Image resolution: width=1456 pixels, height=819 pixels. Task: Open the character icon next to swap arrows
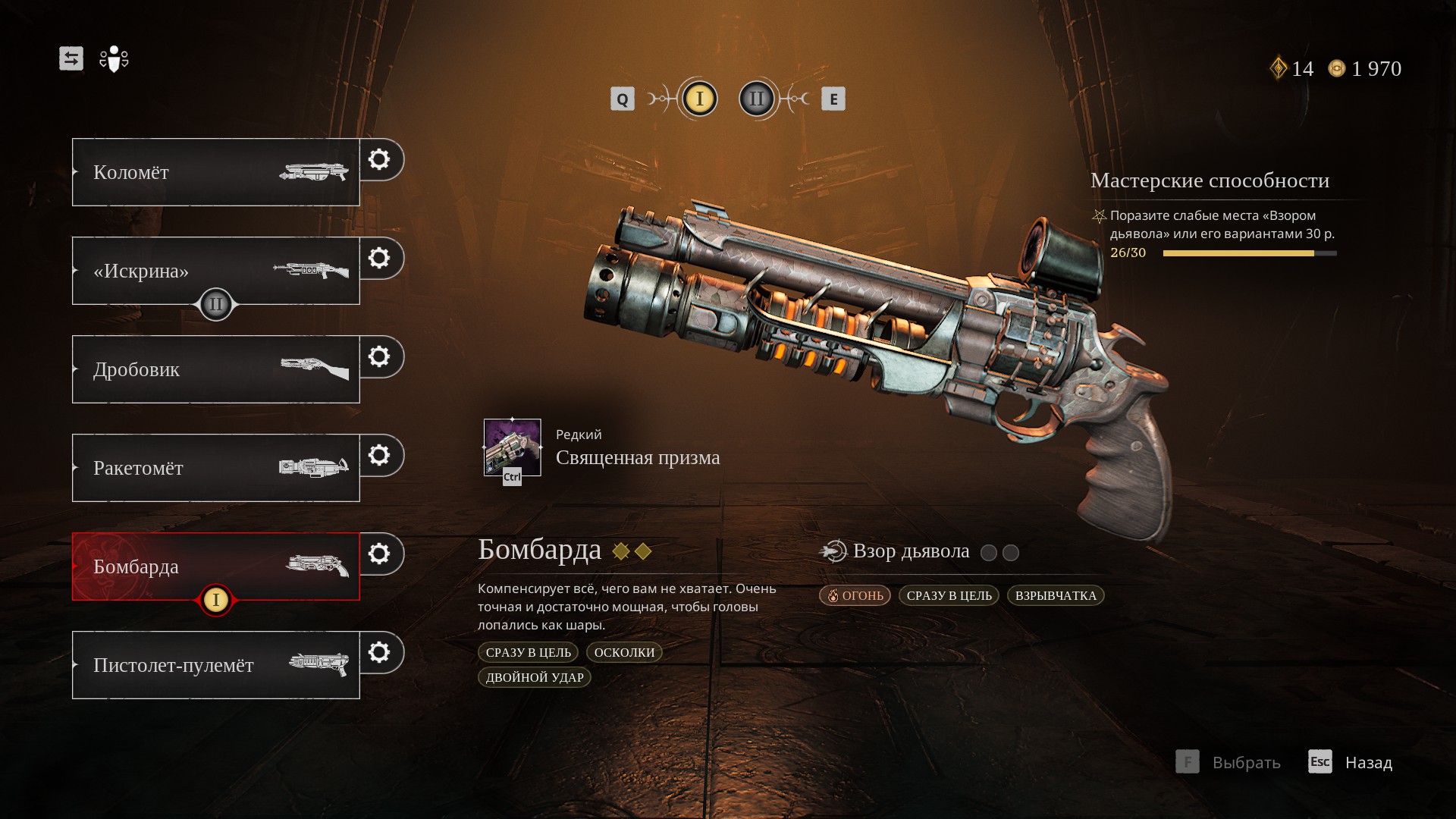click(114, 58)
